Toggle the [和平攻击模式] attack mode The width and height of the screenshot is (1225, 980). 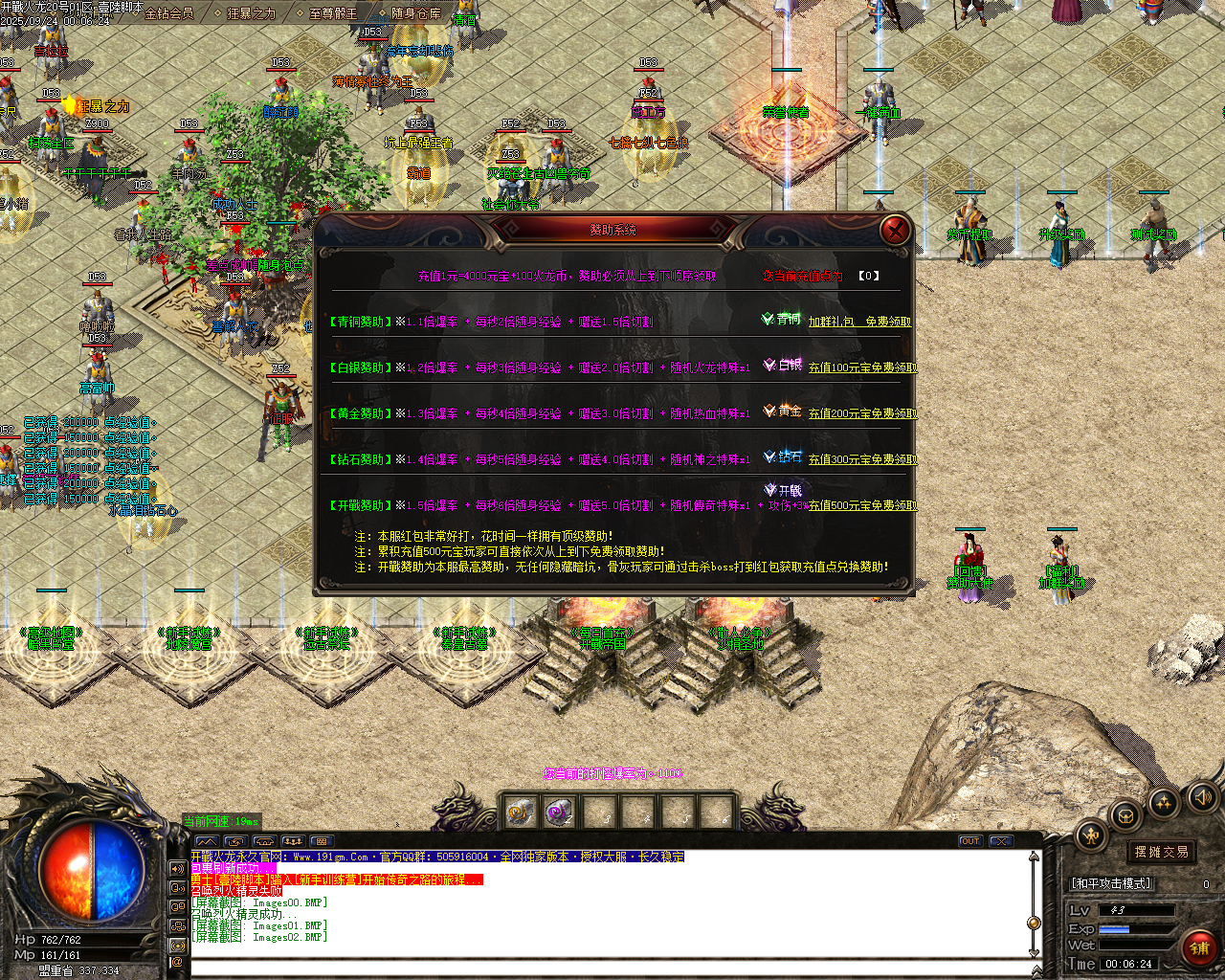tap(1111, 883)
